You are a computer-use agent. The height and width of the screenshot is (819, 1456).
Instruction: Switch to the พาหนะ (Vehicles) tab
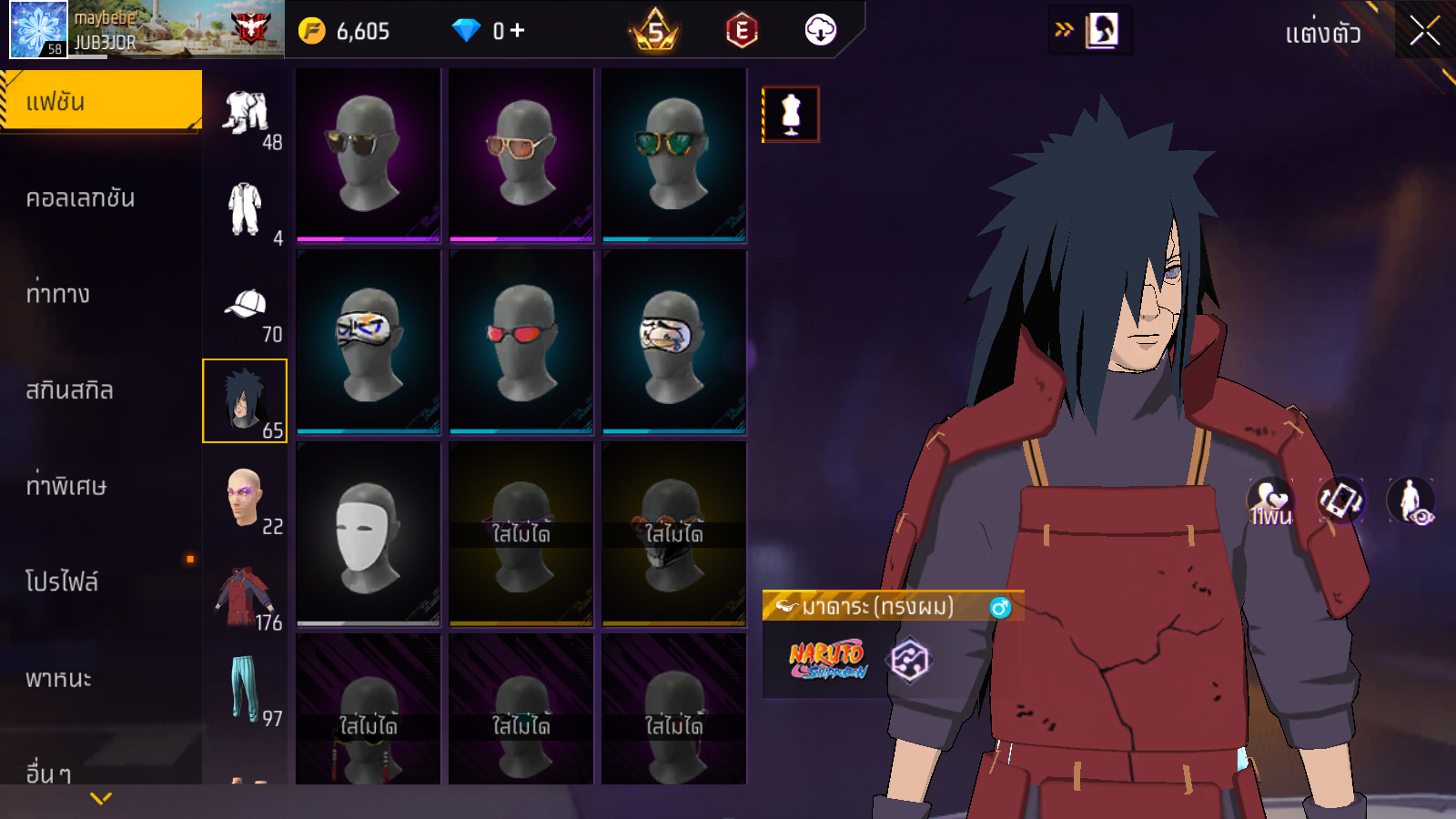(59, 679)
